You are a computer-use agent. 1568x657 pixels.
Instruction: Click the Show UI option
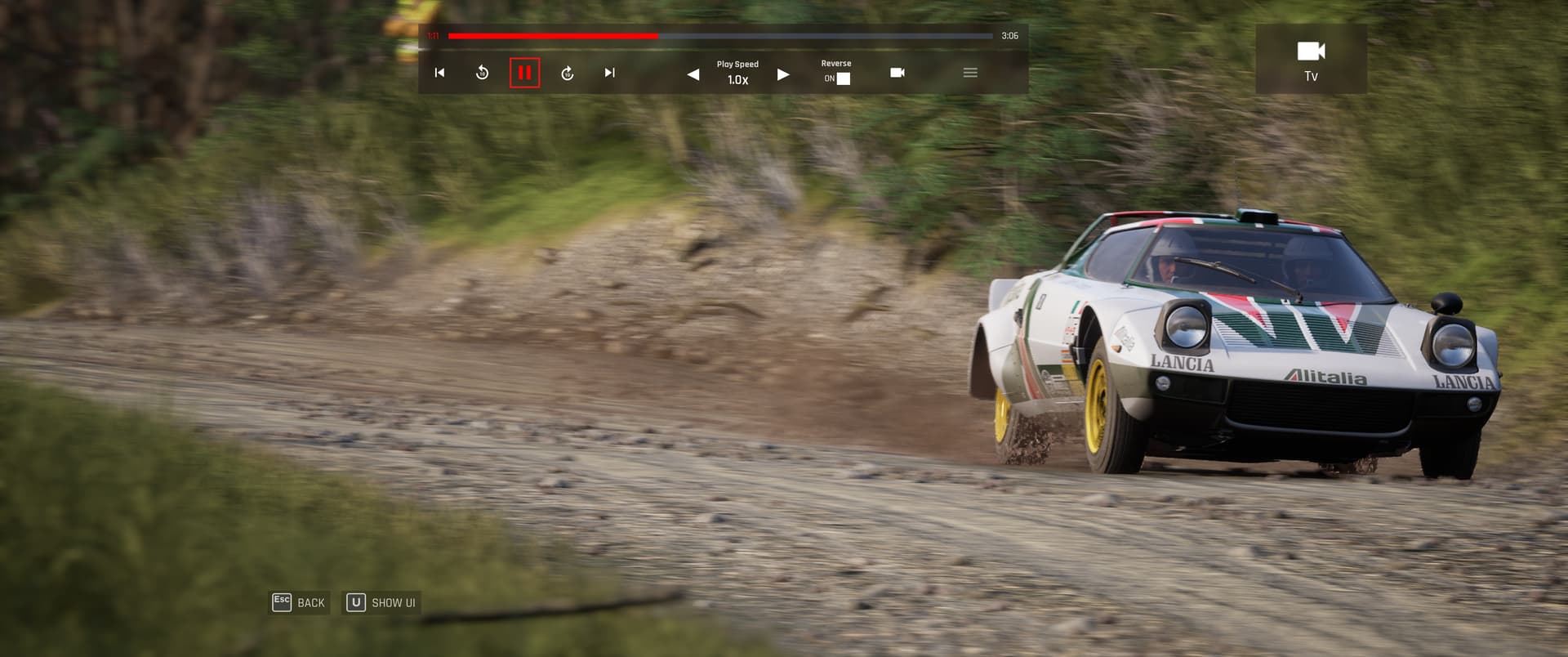[x=381, y=603]
